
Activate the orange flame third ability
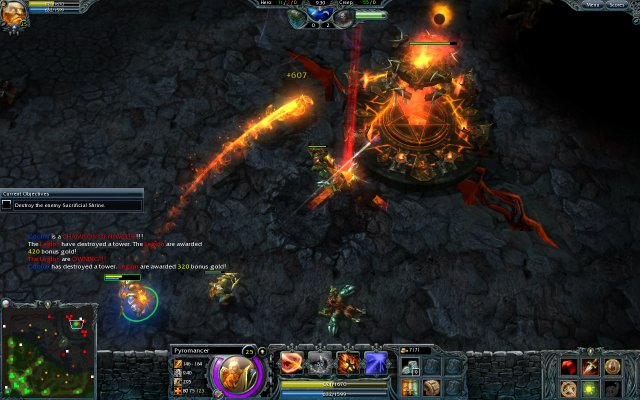coord(348,363)
